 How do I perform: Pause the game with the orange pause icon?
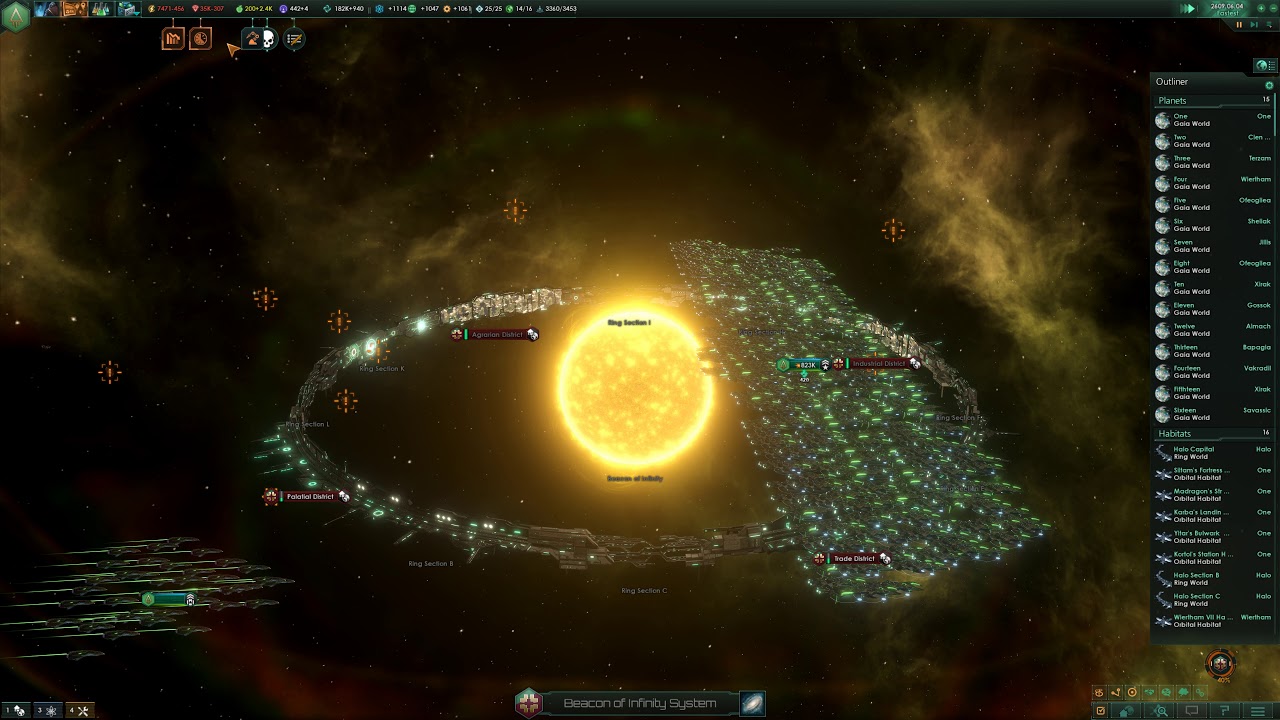1239,25
